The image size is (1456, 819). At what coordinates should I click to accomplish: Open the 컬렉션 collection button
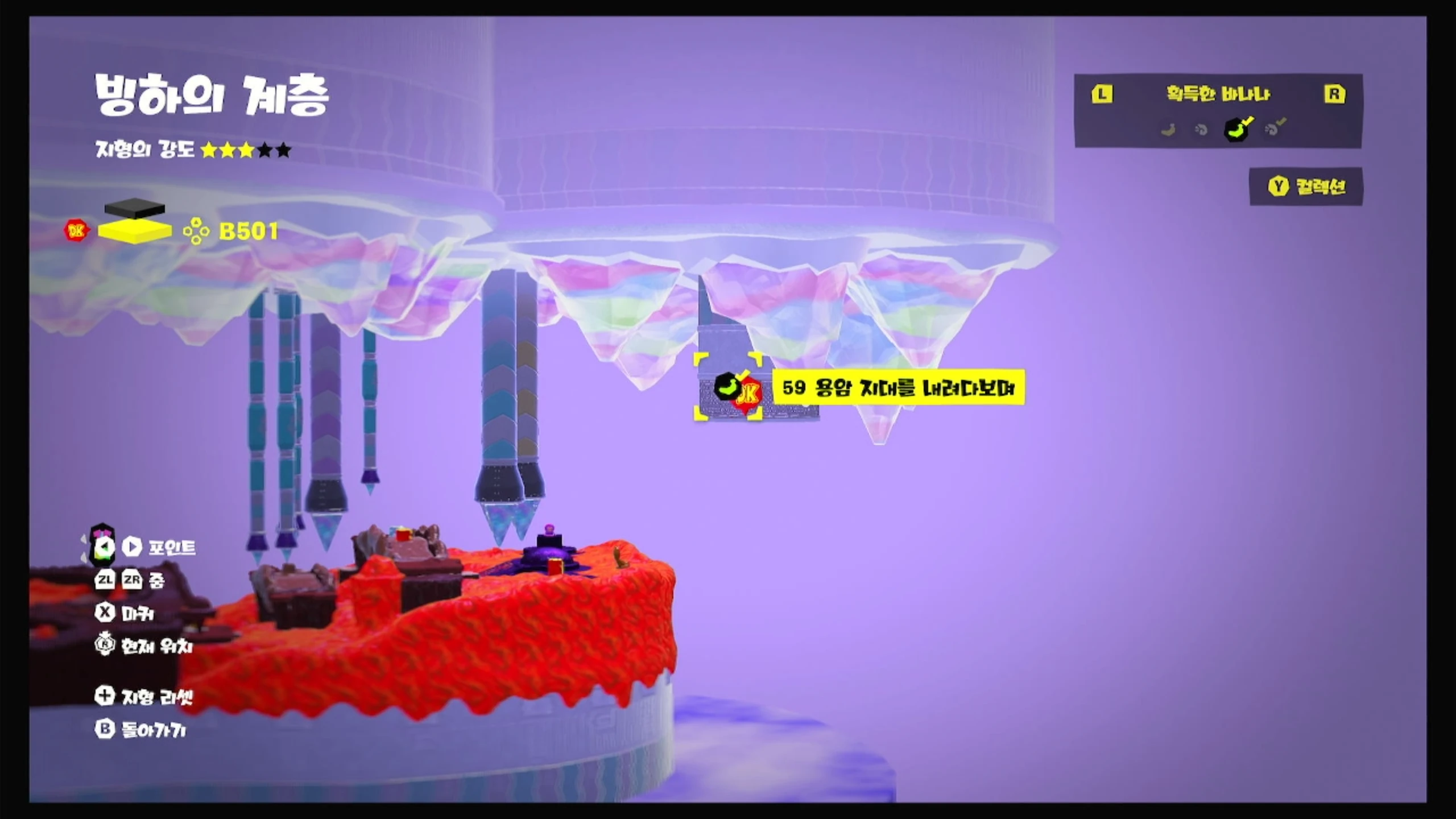pyautogui.click(x=1306, y=187)
